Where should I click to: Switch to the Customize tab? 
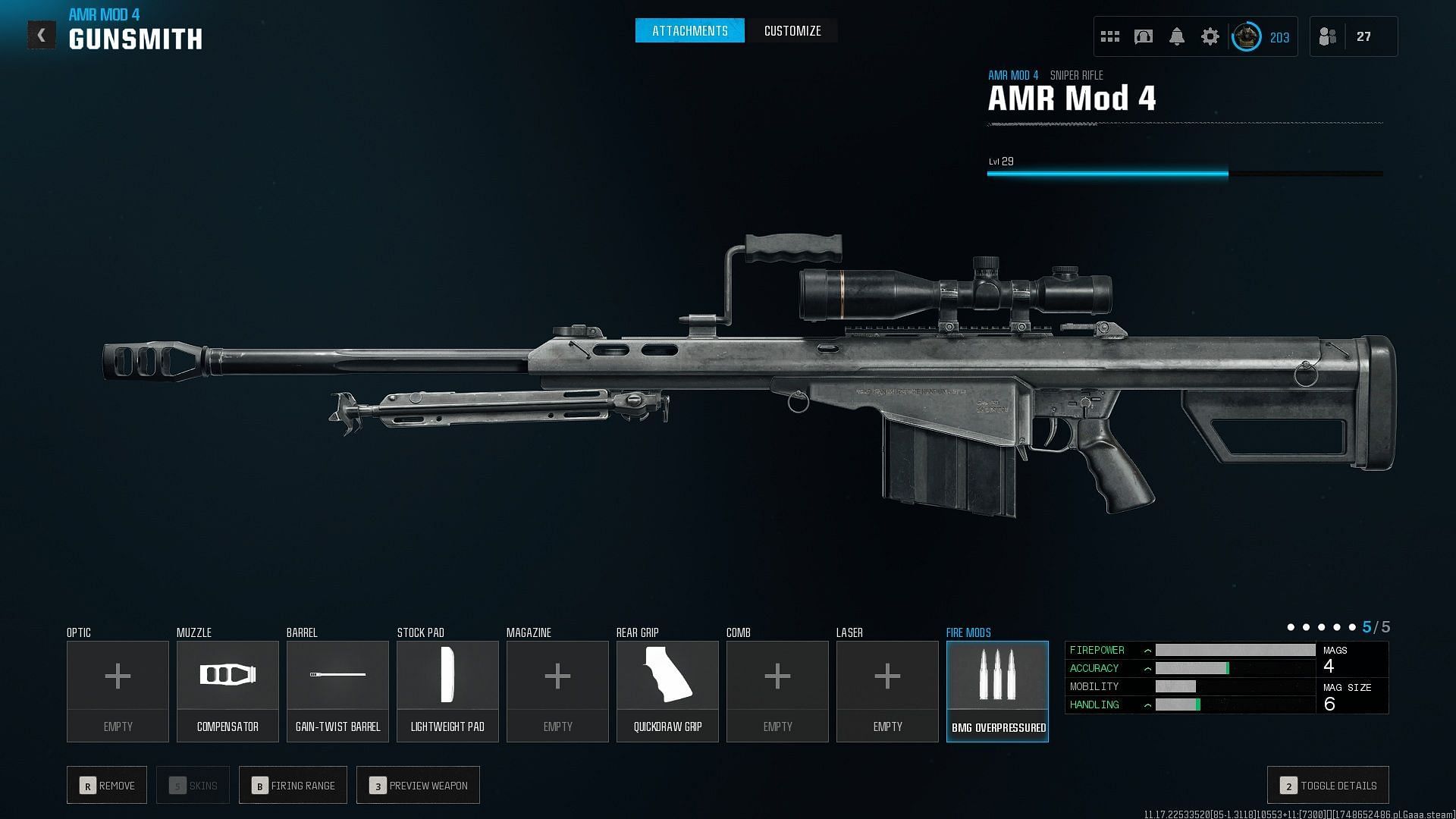point(792,31)
